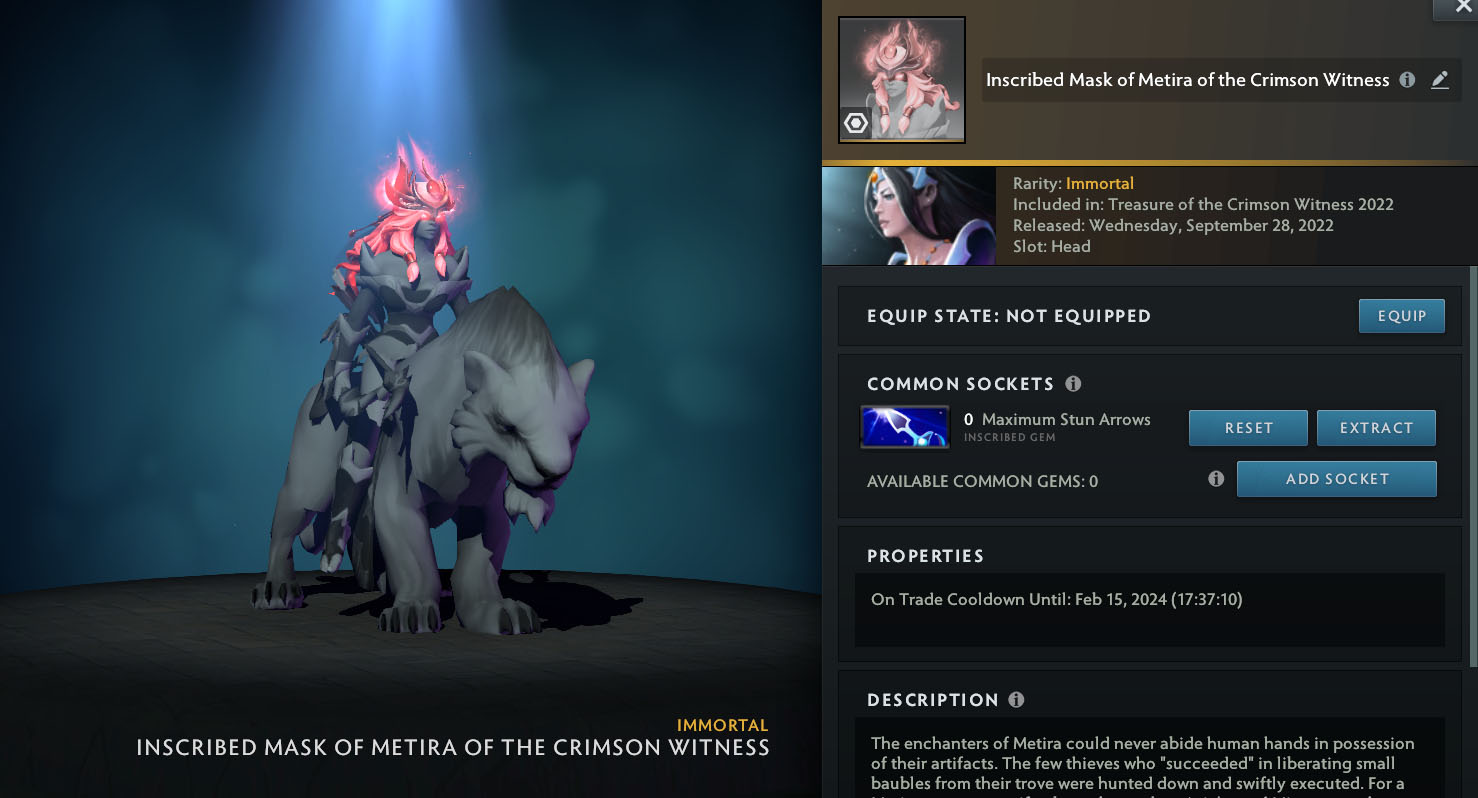Screen dimensions: 1478x798
Task: Extract the inscribed gem from socket
Action: click(1376, 428)
